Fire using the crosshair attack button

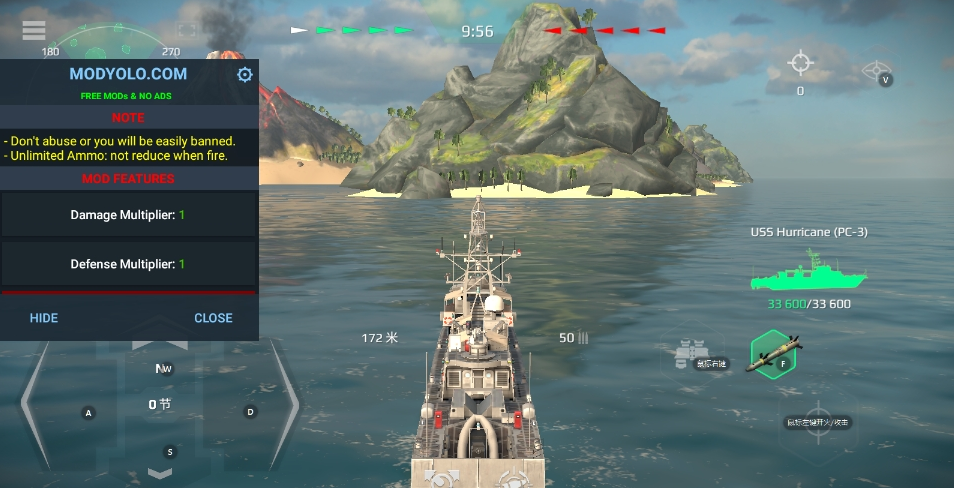point(817,423)
